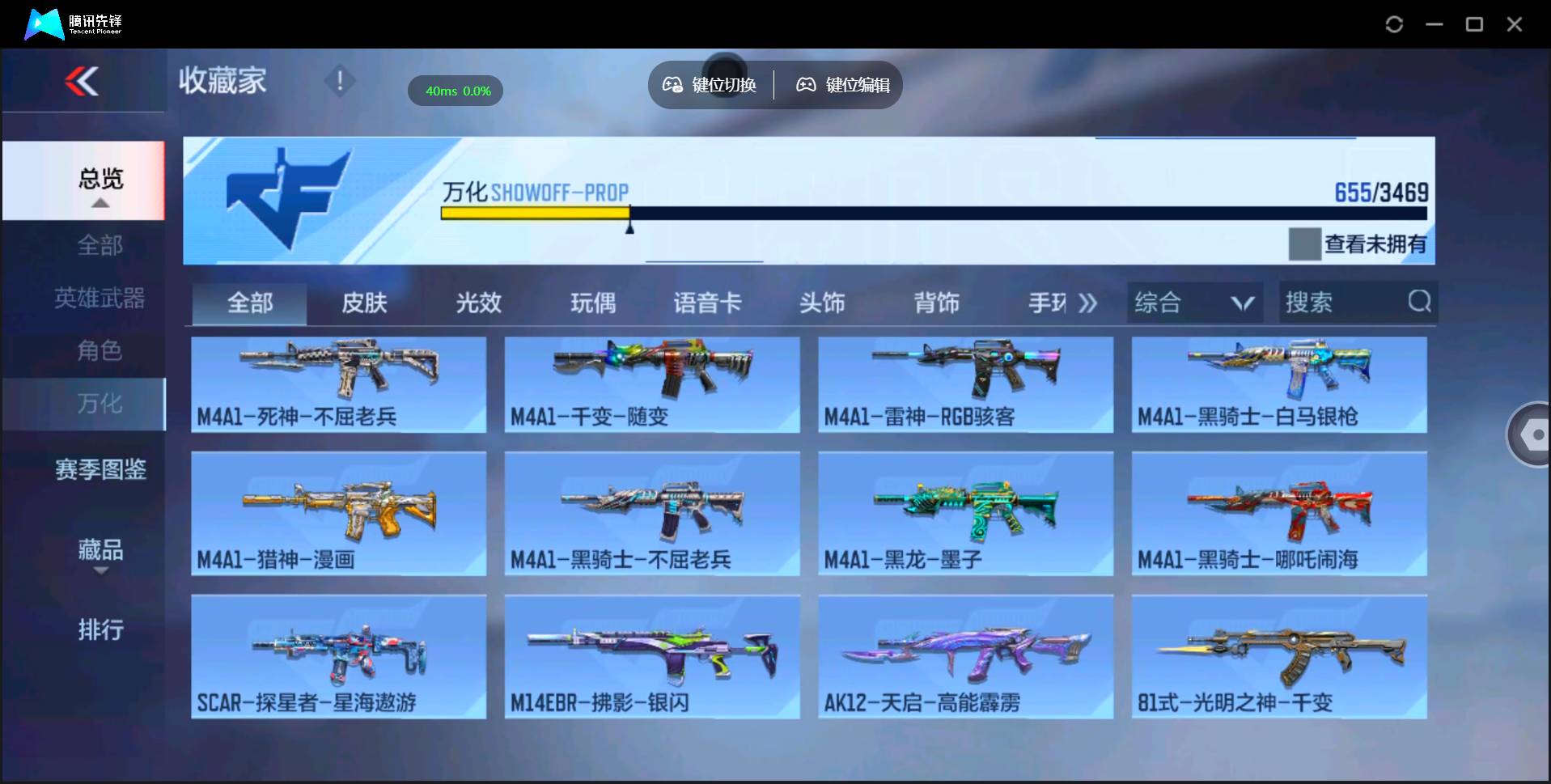Click the search magnifier icon
The width and height of the screenshot is (1551, 784).
pos(1418,302)
